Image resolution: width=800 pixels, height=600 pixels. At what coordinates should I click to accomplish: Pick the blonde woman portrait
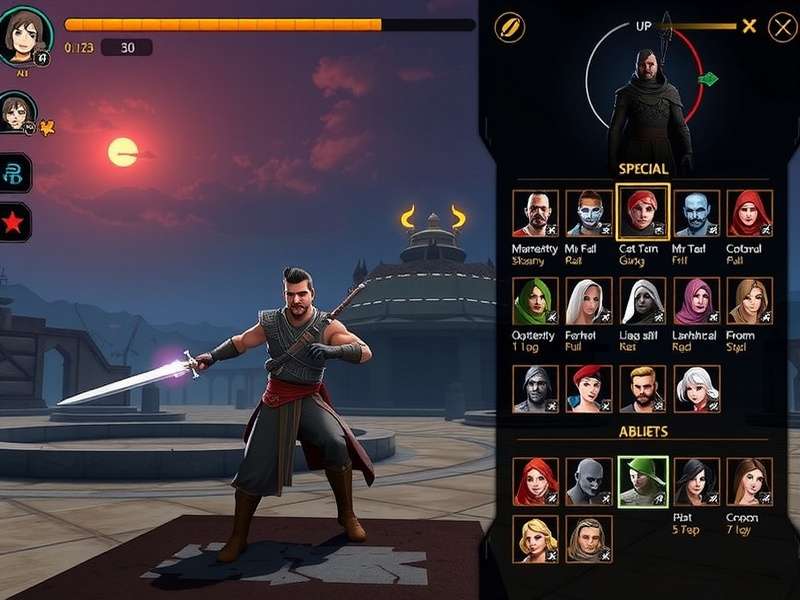point(535,538)
